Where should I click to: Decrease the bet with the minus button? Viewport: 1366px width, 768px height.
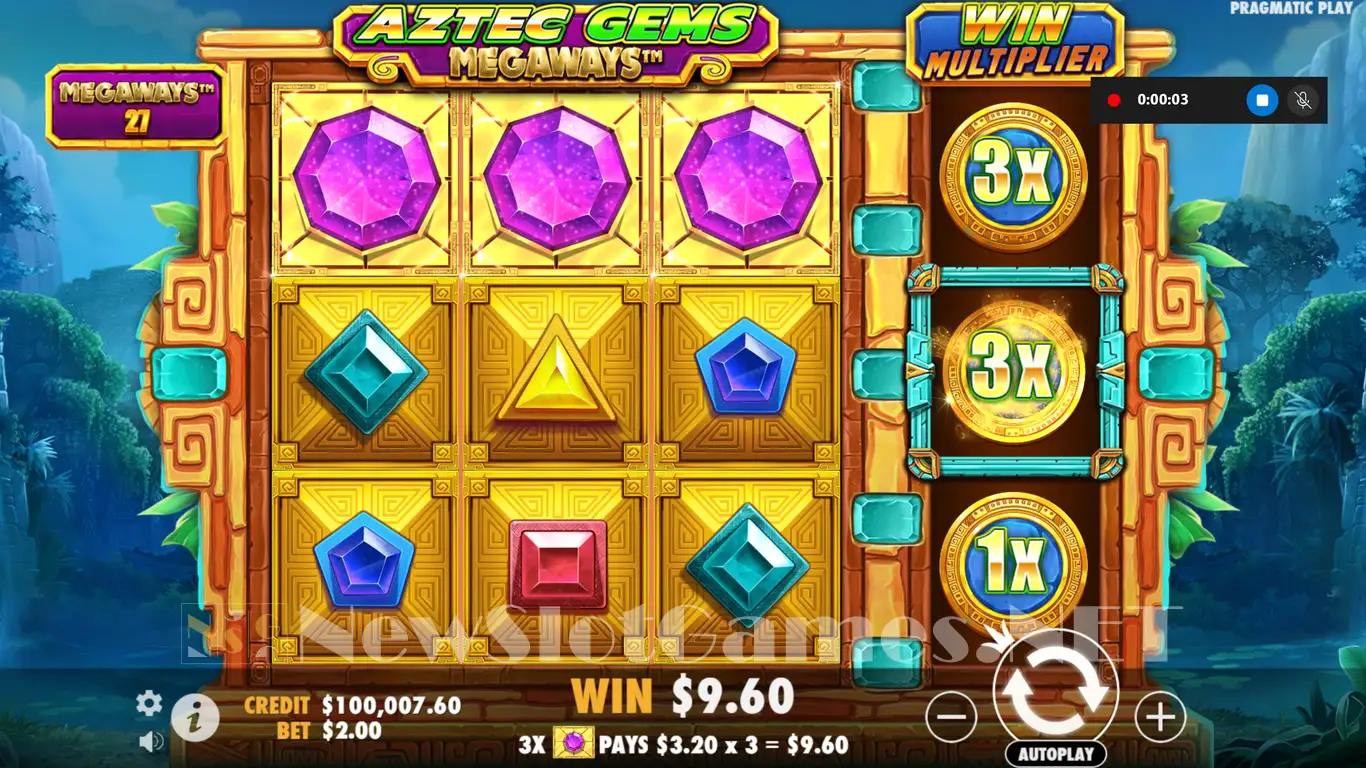(951, 716)
